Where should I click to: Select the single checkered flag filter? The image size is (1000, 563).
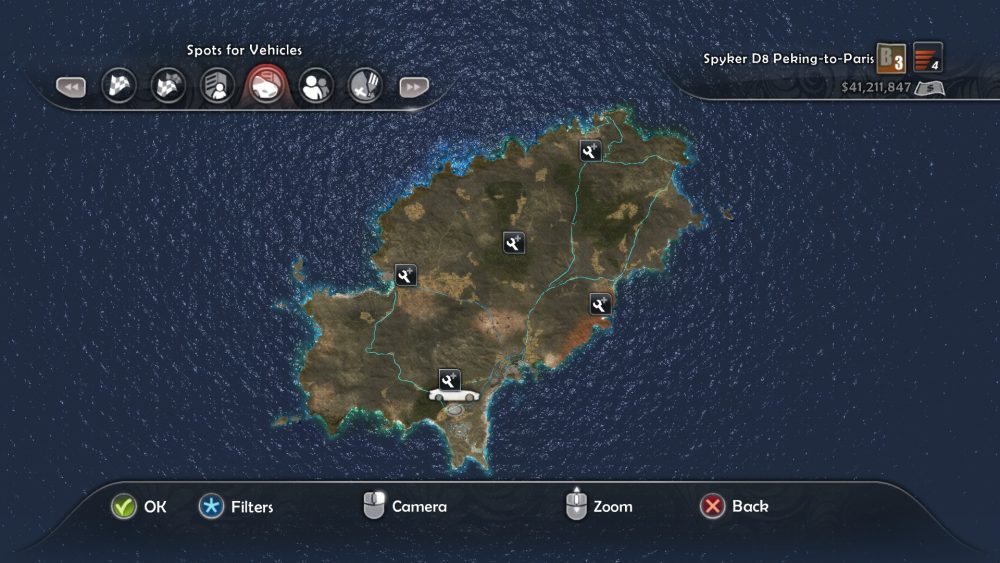(119, 86)
